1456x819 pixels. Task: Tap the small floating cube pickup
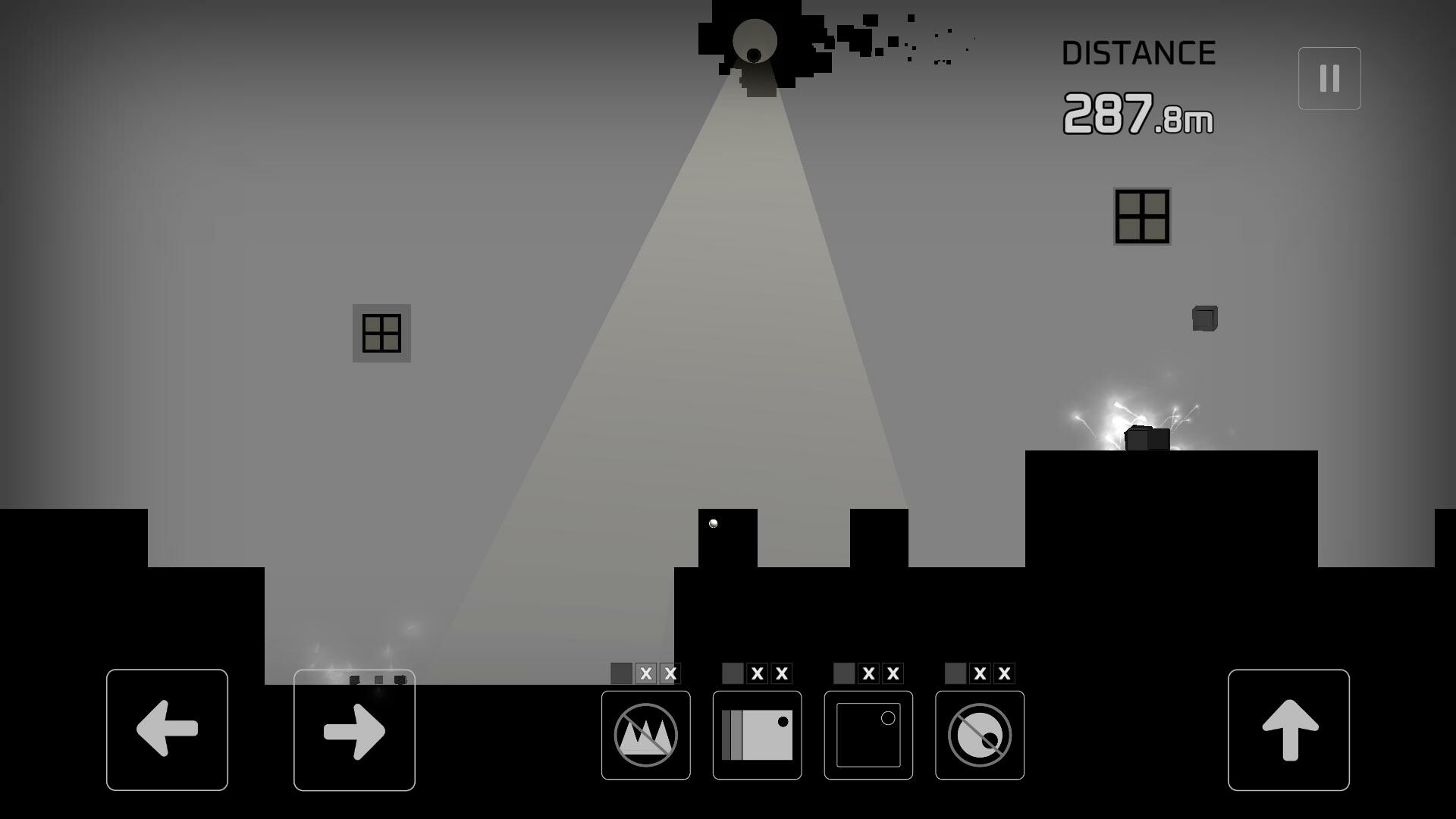click(x=1206, y=318)
